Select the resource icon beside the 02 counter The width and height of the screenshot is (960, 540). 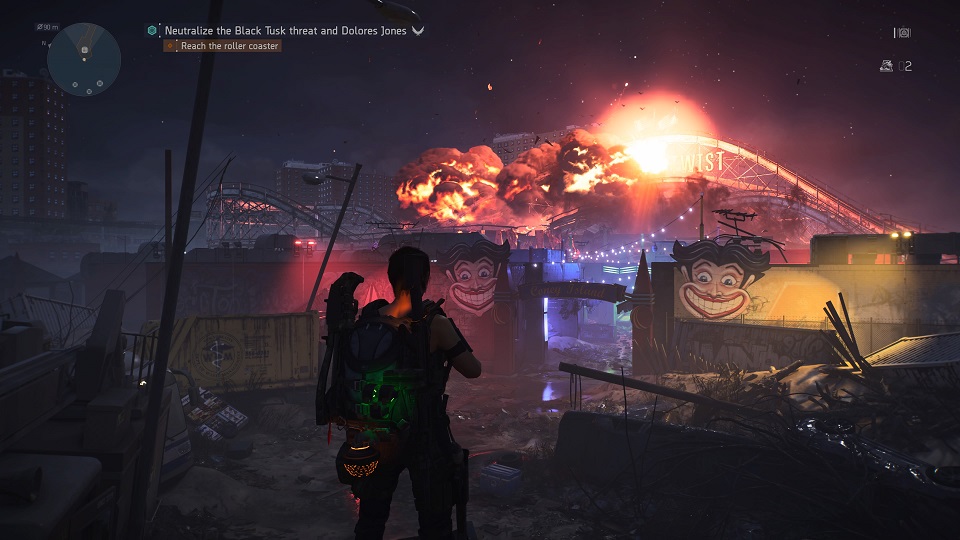point(886,66)
